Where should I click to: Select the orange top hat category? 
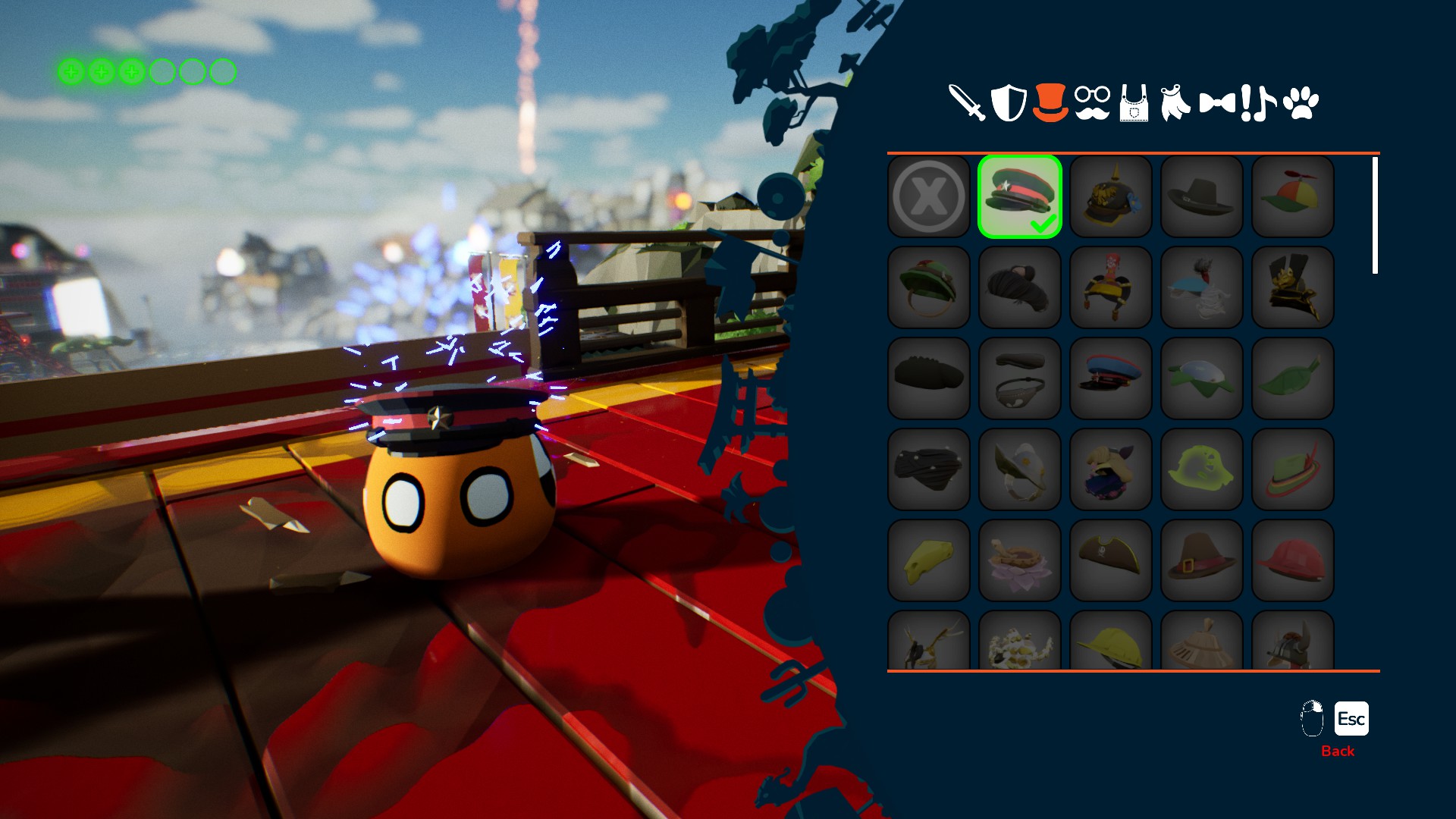coord(1050,102)
